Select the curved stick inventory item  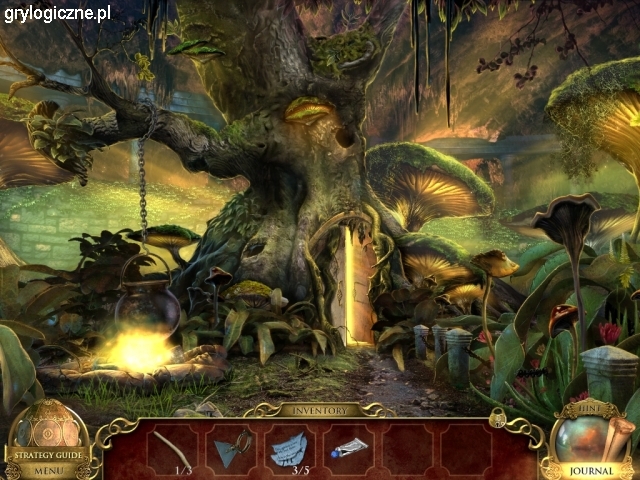click(x=172, y=445)
